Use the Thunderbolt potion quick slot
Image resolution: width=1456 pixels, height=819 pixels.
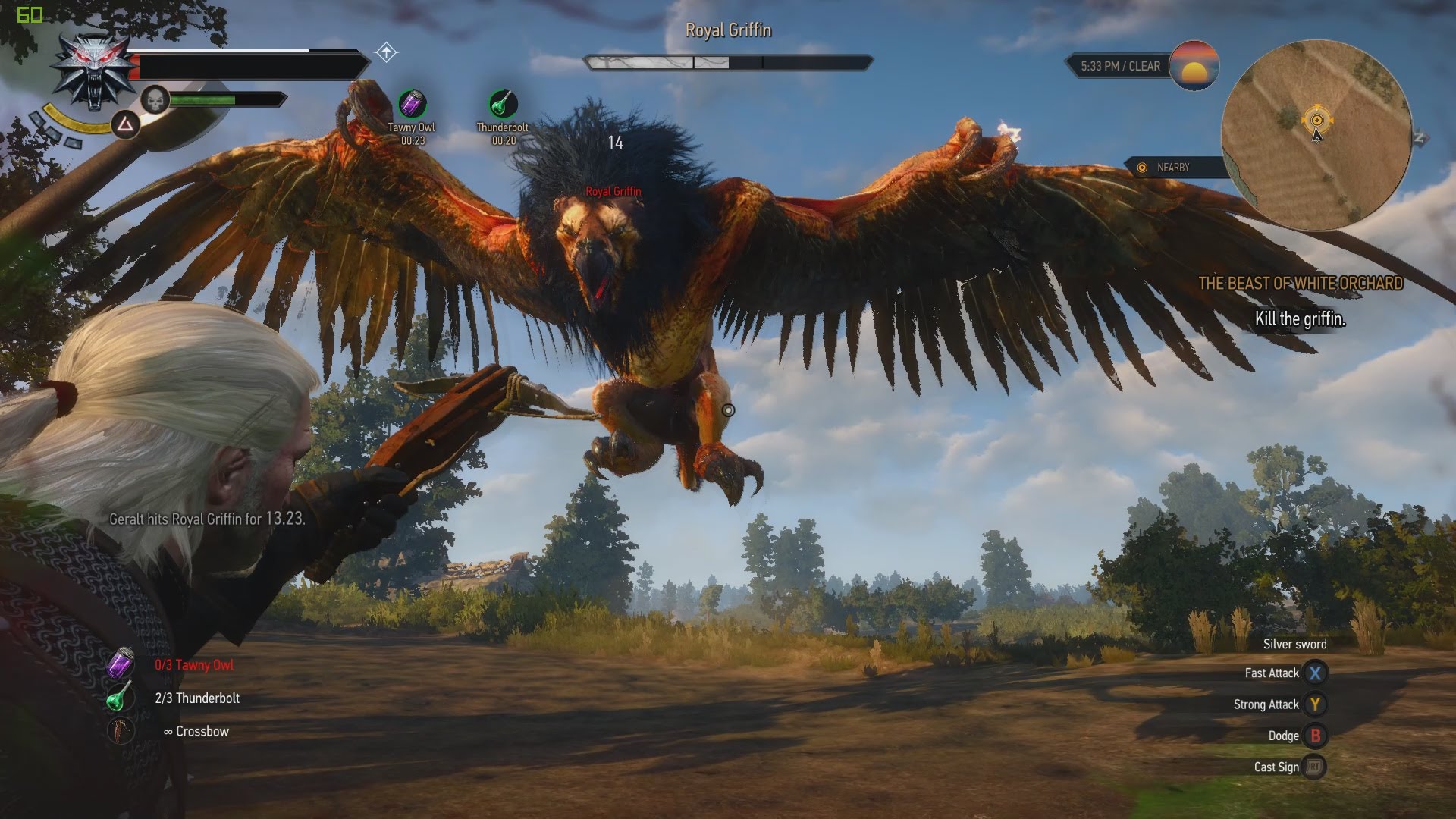pyautogui.click(x=119, y=698)
